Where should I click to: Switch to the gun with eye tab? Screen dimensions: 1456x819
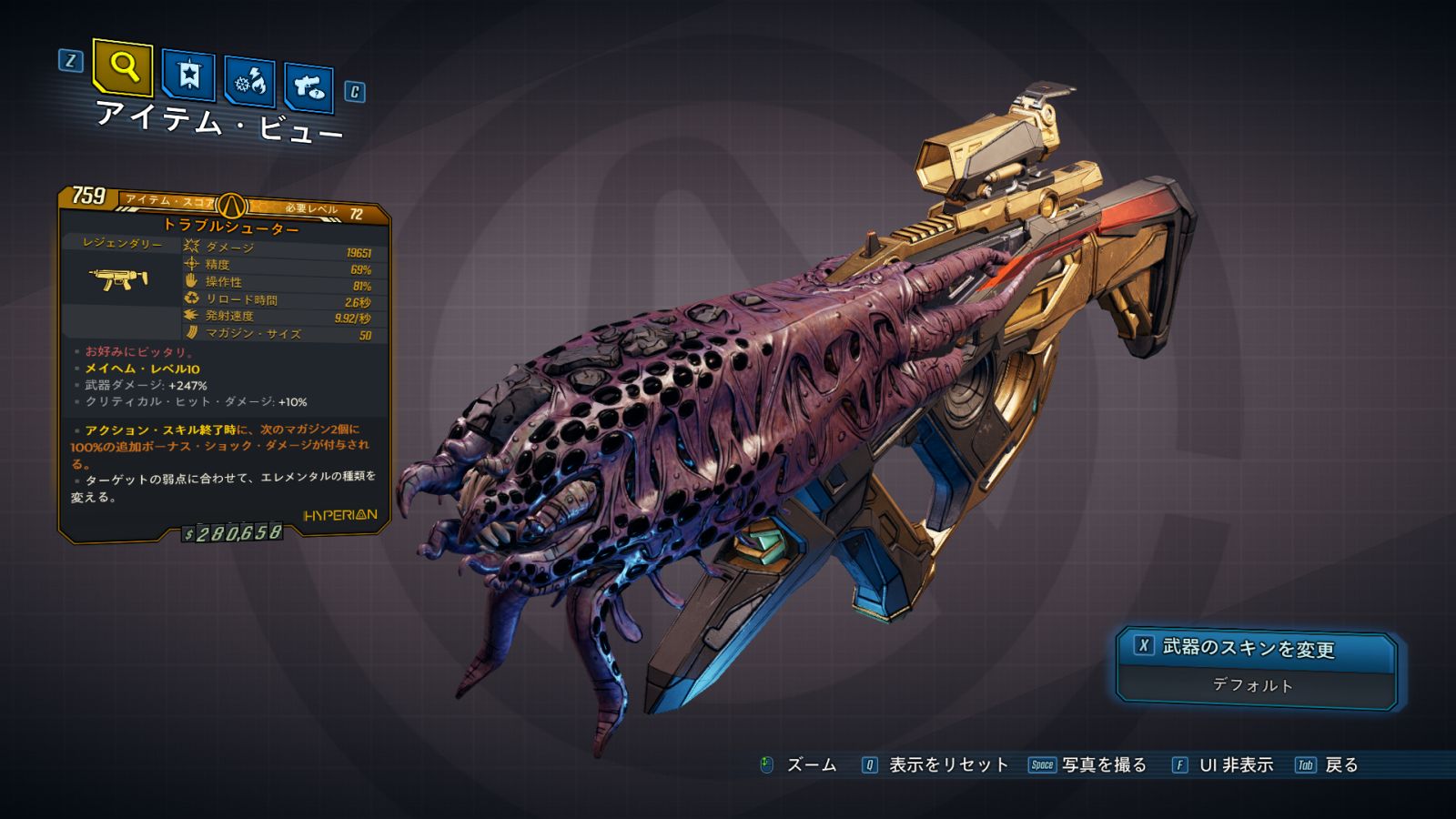pos(308,87)
